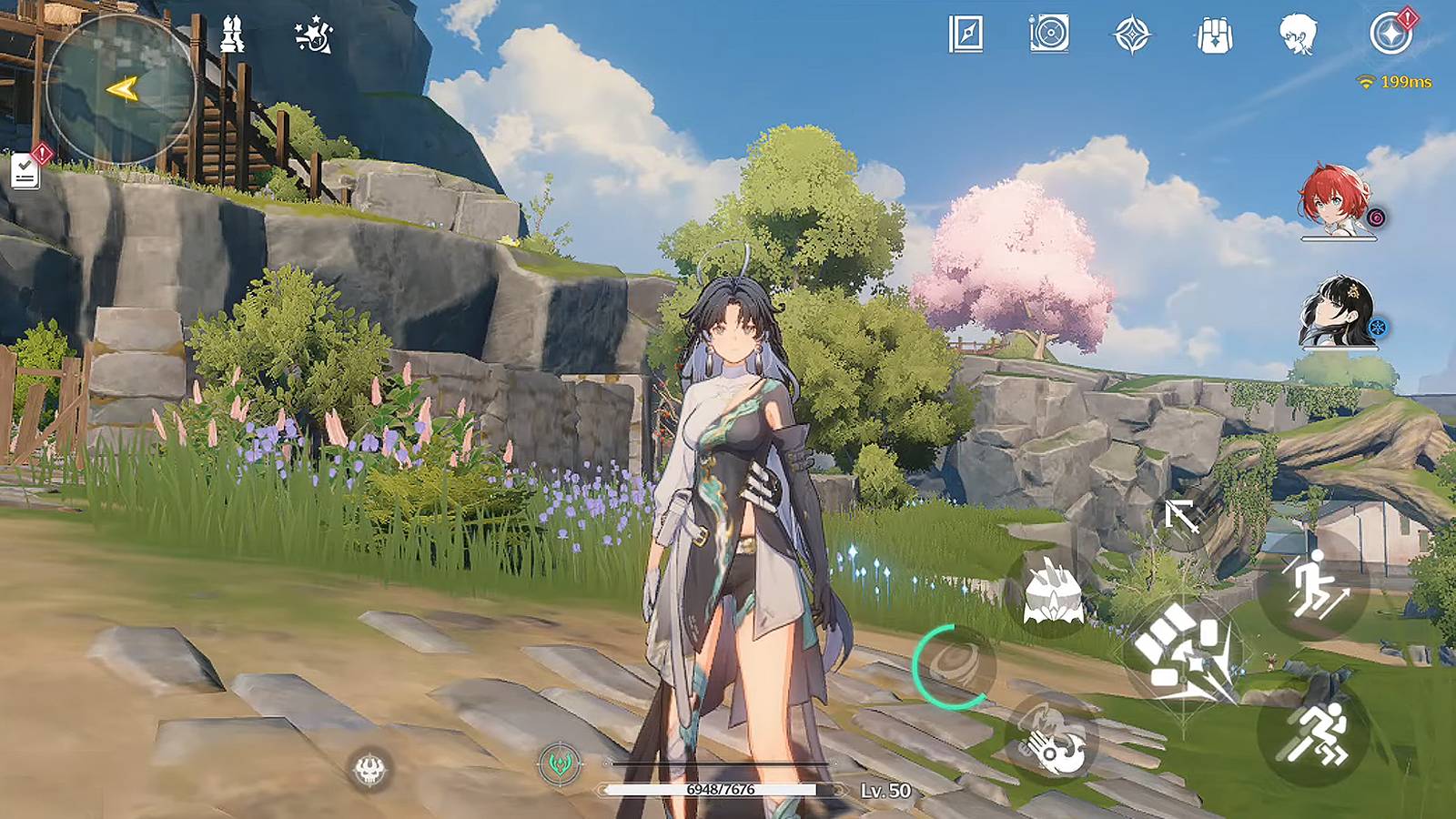This screenshot has height=819, width=1456.
Task: Open the backpack inventory
Action: coord(1214,35)
